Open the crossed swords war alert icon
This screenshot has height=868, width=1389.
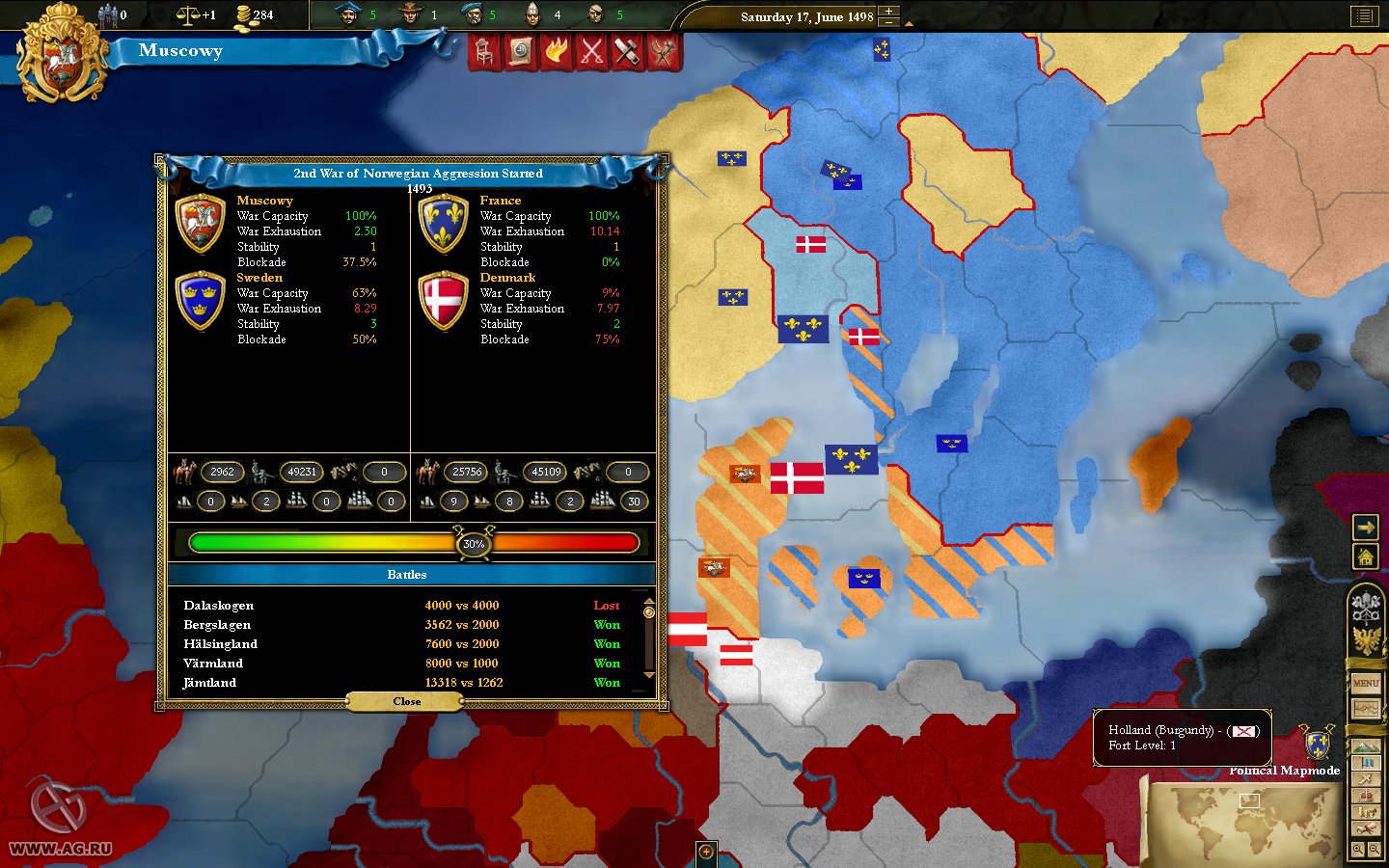click(x=591, y=53)
